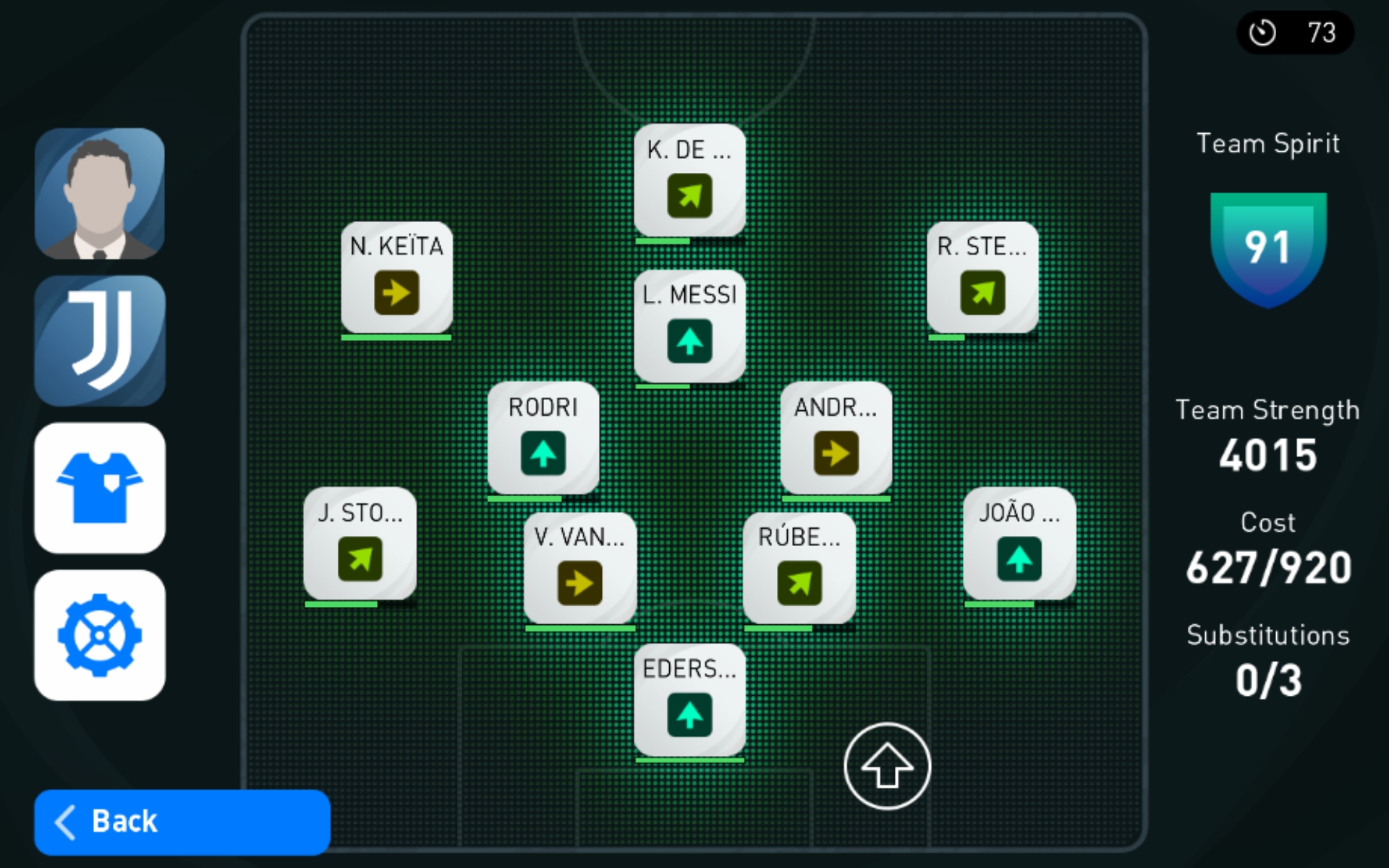1389x868 pixels.
Task: Open the tactics gear wheel settings
Action: click(100, 635)
